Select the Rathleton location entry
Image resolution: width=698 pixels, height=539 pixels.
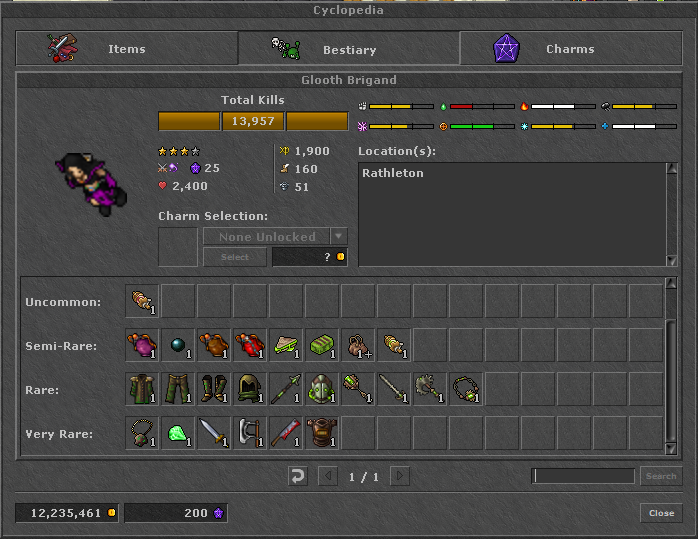click(393, 173)
